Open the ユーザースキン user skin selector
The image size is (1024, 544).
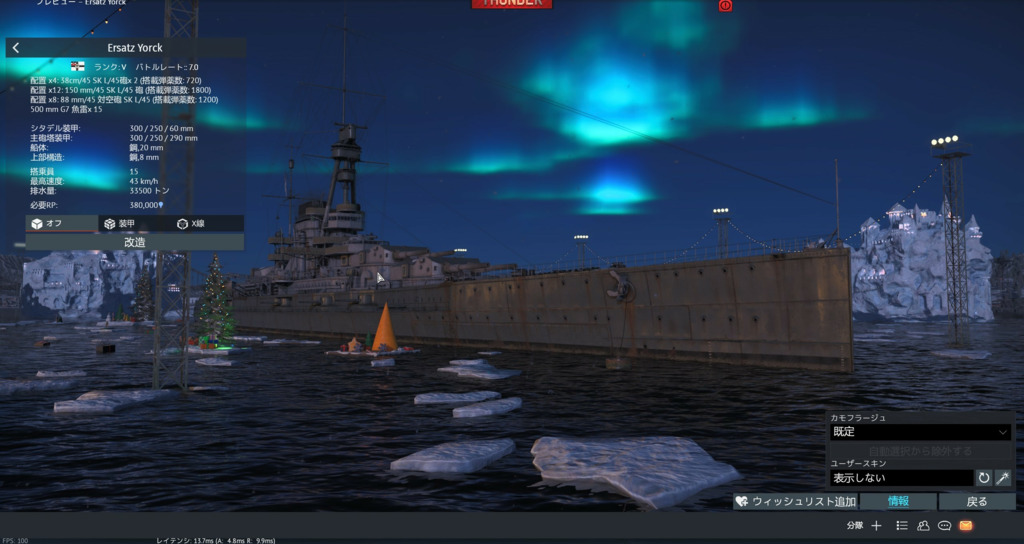click(x=900, y=478)
